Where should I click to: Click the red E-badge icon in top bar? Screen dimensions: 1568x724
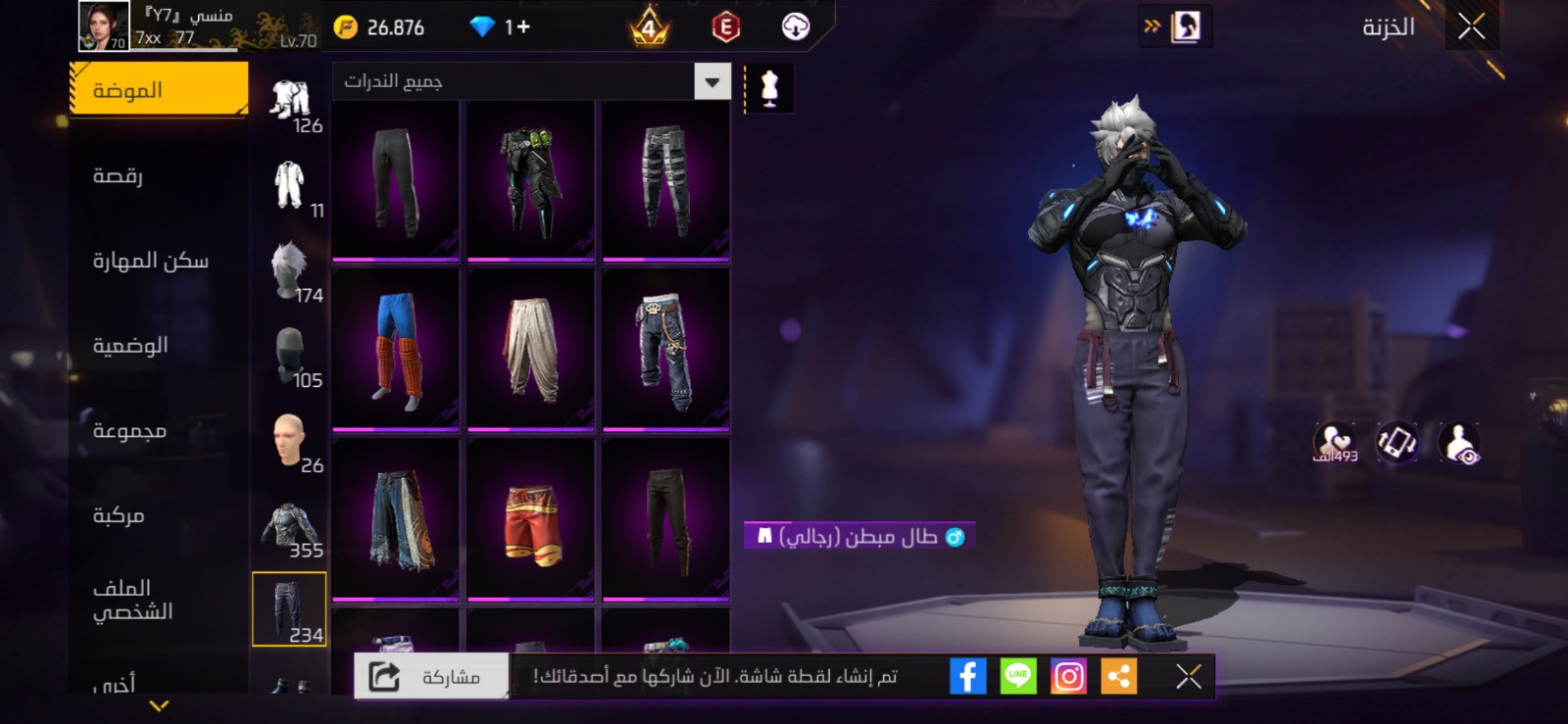click(723, 26)
